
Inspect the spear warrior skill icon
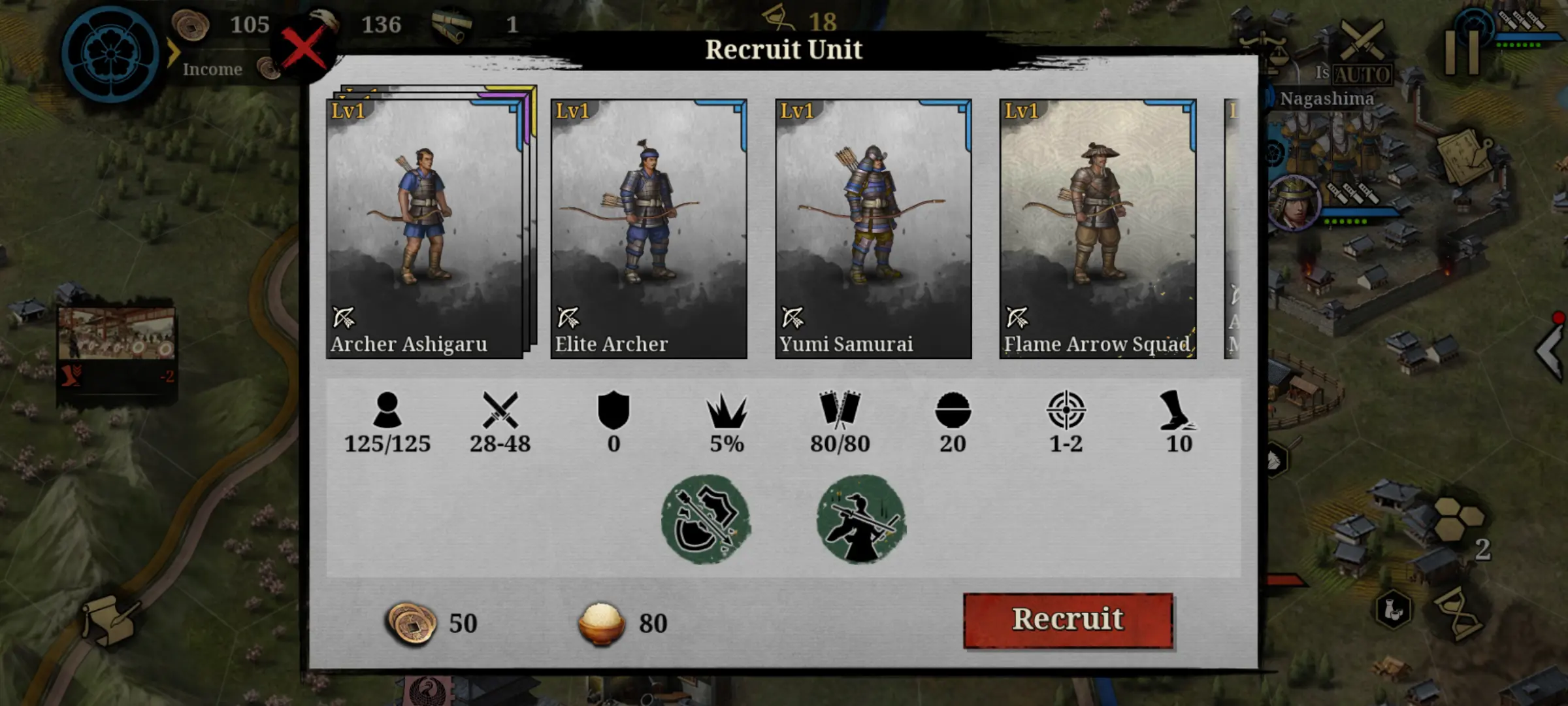coord(861,519)
